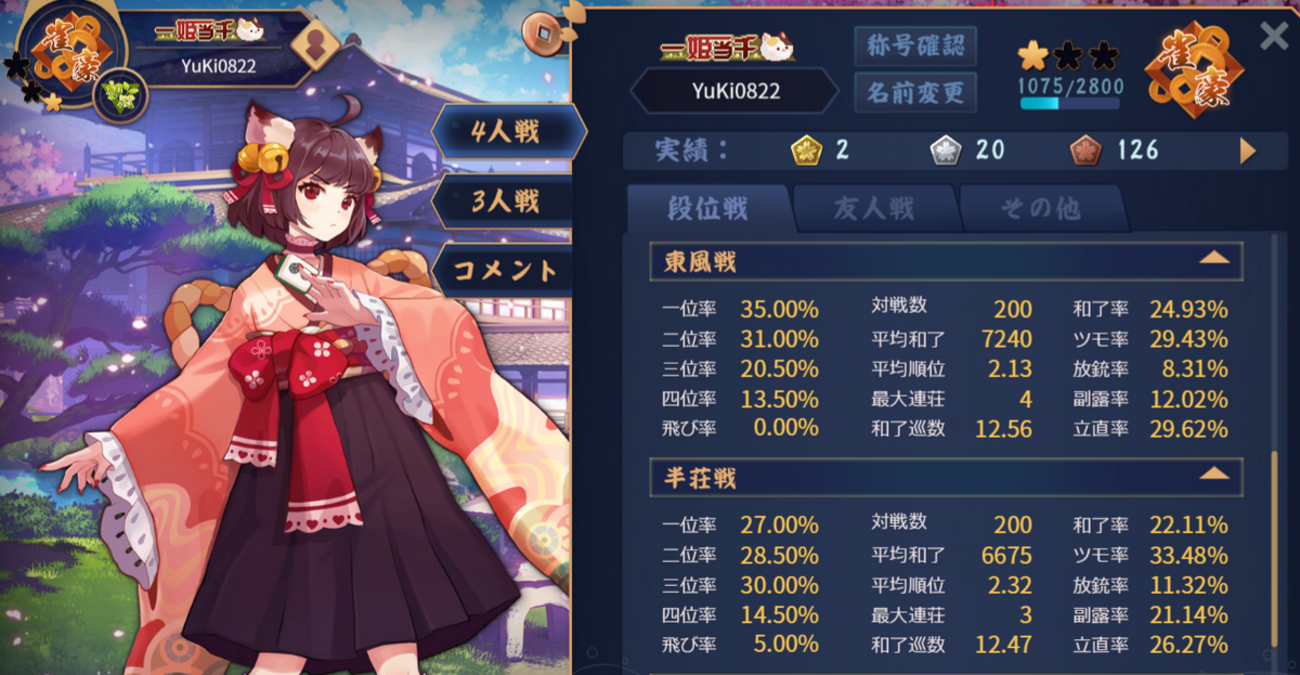Image resolution: width=1300 pixels, height=675 pixels.
Task: Switch to the 段位戦 ranked tab
Action: tap(708, 208)
